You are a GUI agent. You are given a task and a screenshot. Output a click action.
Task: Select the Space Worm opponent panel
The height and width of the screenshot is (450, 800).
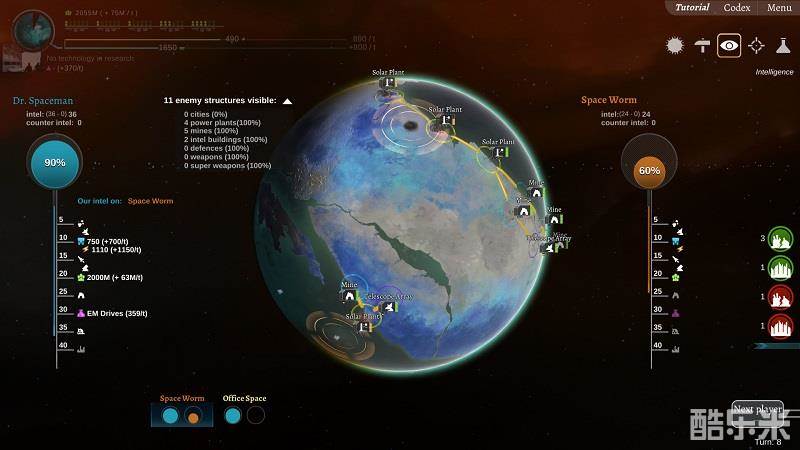[x=181, y=414]
